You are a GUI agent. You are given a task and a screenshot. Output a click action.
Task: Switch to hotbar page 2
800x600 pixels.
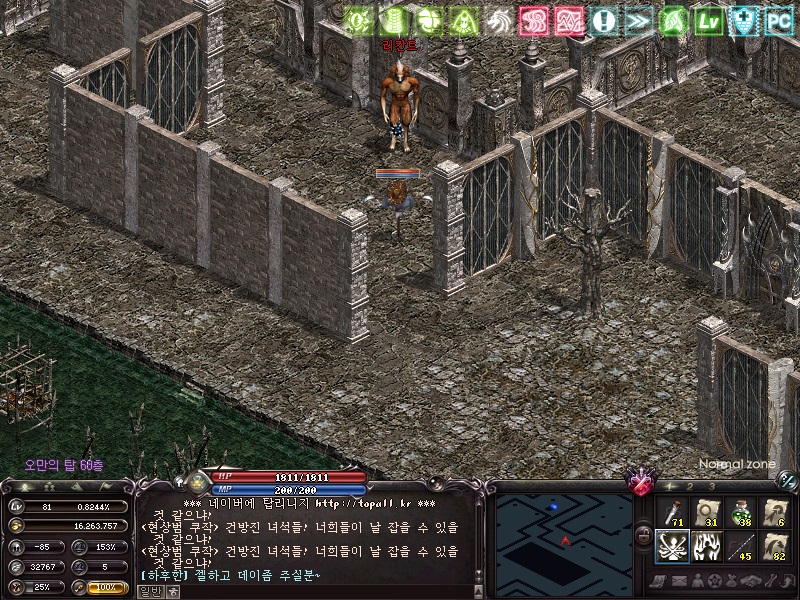coord(692,486)
